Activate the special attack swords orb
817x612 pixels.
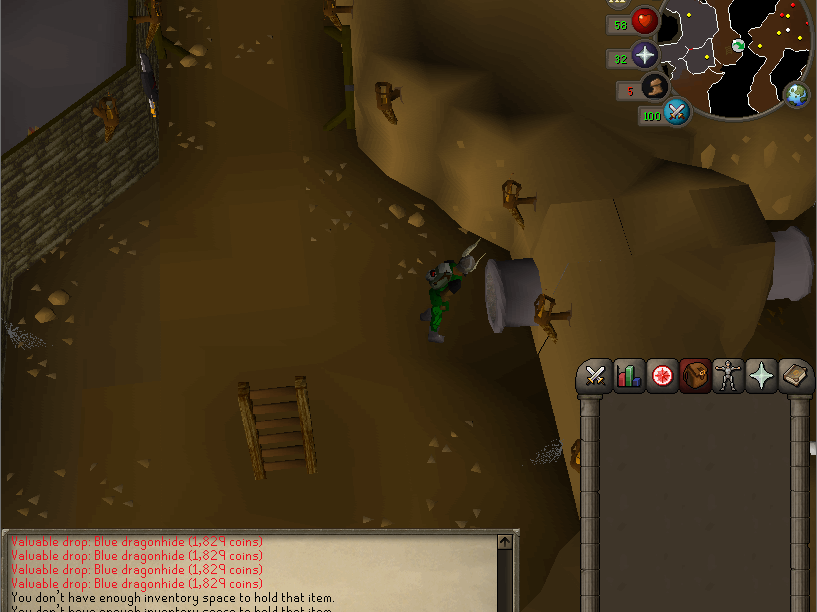[x=677, y=112]
